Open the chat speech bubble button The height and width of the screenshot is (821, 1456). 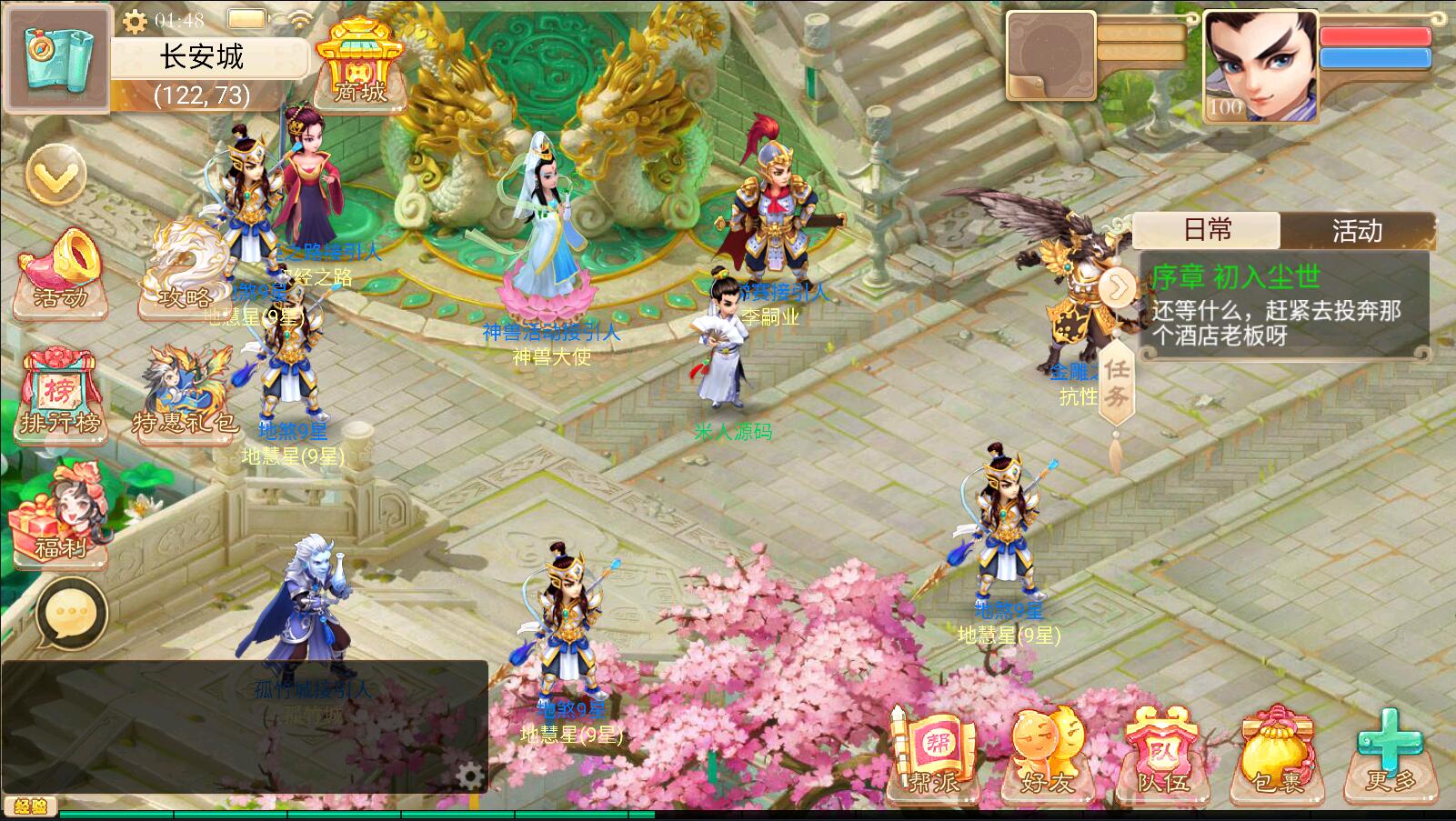click(70, 616)
